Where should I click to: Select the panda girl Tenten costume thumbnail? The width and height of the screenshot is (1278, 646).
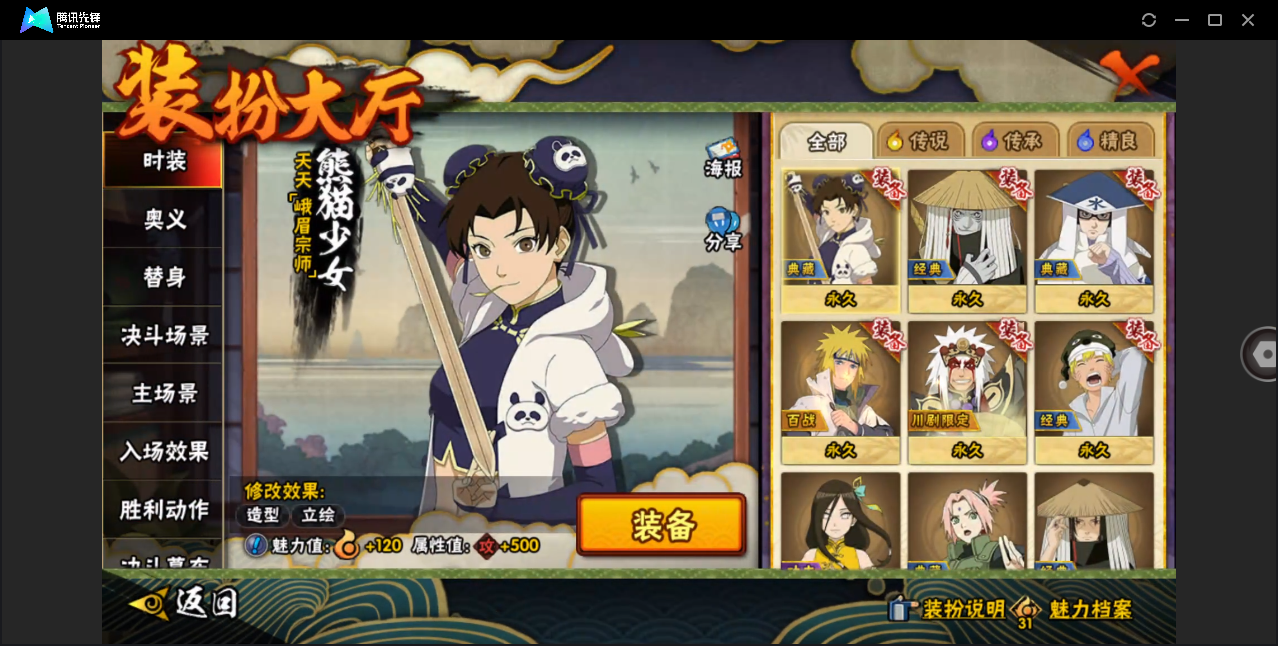pyautogui.click(x=840, y=240)
